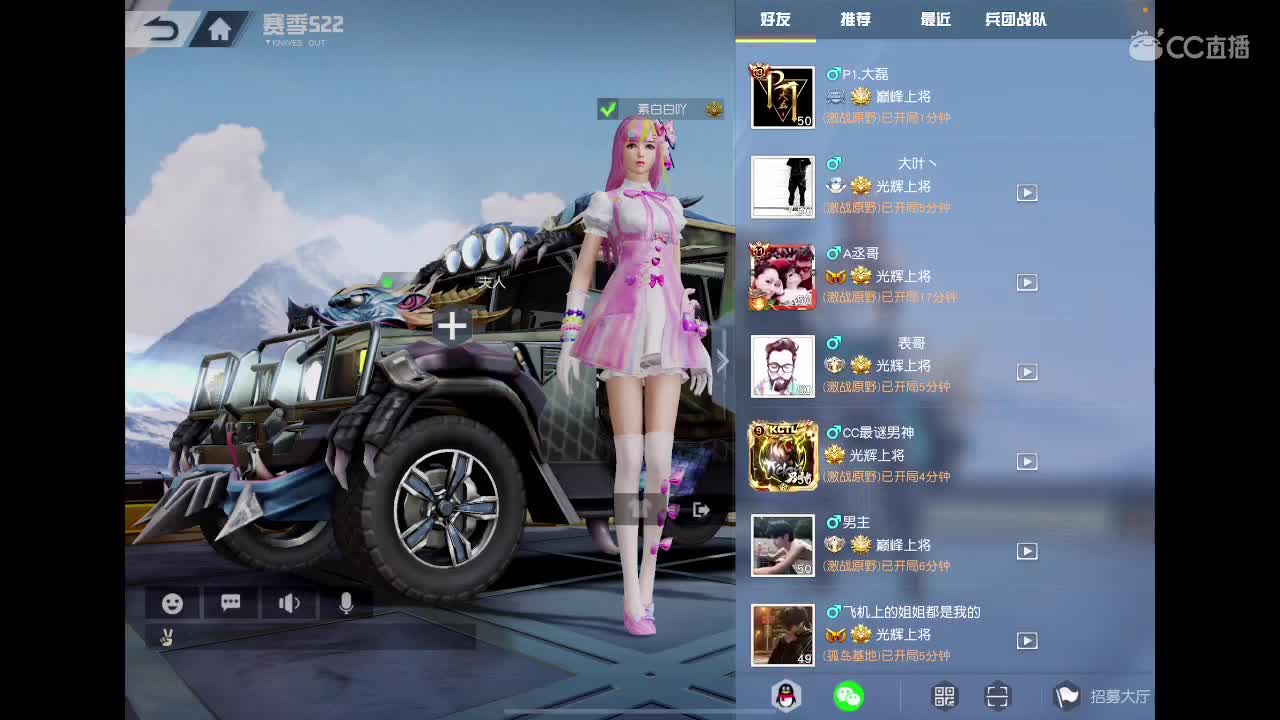The image size is (1280, 720).
Task: Click P1.大磊's avatar thumbnail
Action: [x=782, y=95]
